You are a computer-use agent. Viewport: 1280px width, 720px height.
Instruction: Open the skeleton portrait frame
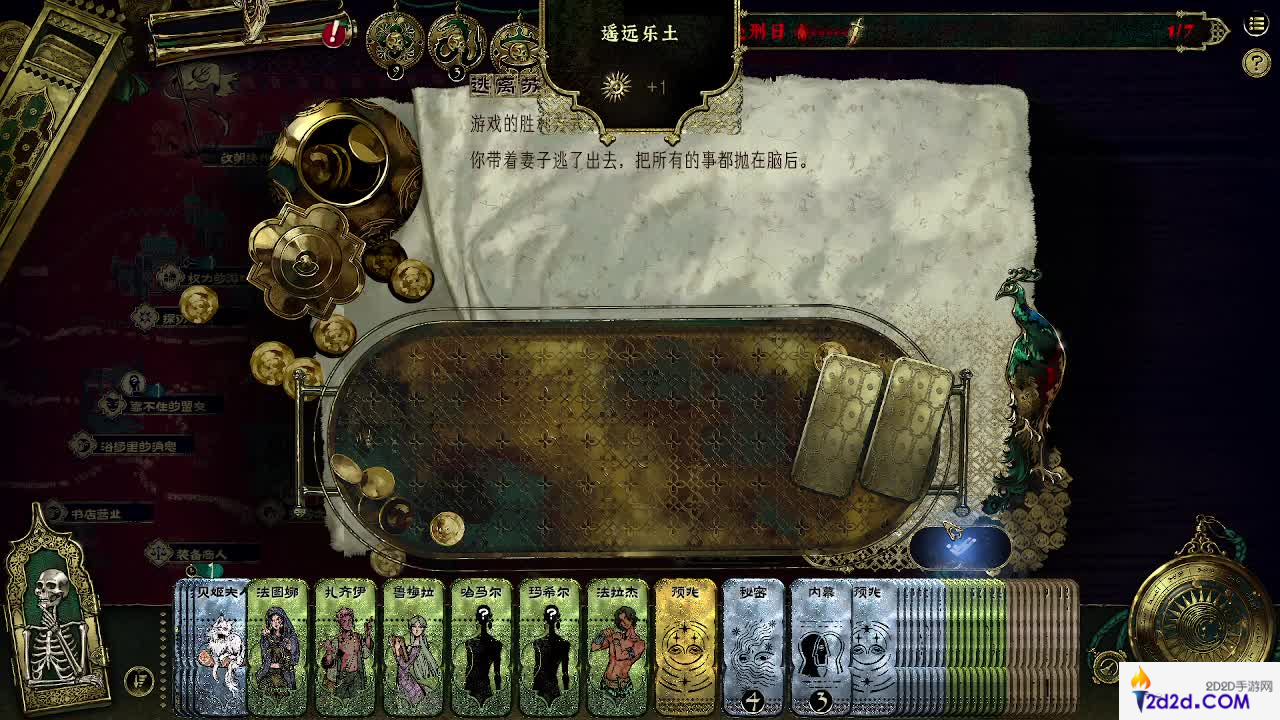click(56, 608)
